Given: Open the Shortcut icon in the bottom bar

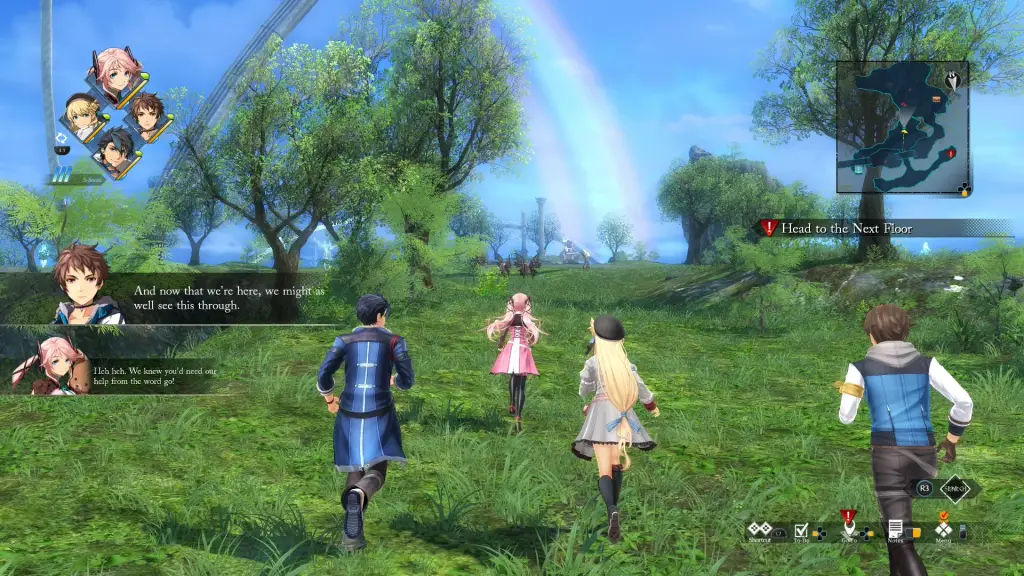Looking at the screenshot, I should pyautogui.click(x=761, y=528).
